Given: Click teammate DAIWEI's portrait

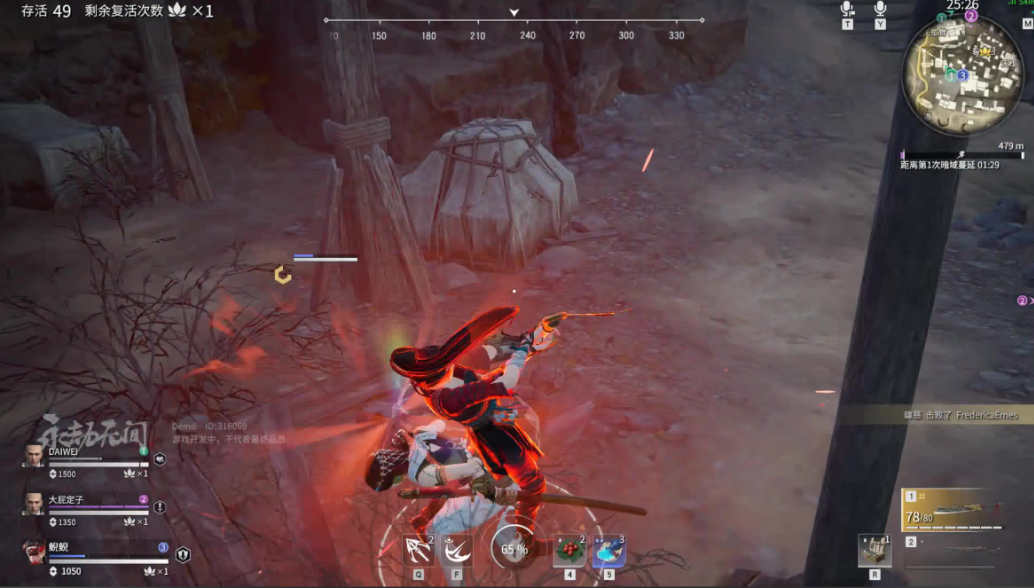Looking at the screenshot, I should click(34, 458).
